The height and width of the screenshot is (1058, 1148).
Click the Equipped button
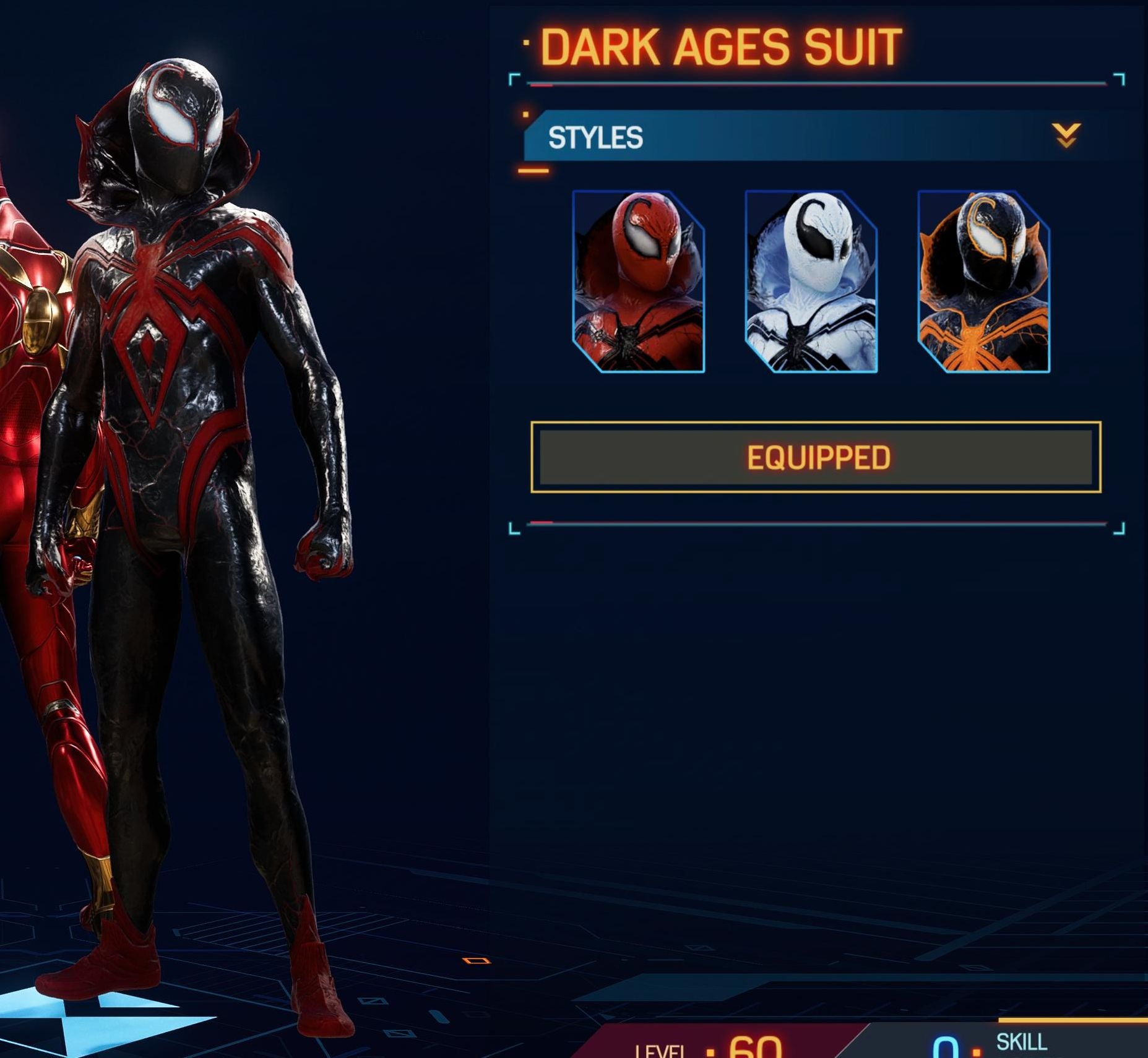pos(816,457)
